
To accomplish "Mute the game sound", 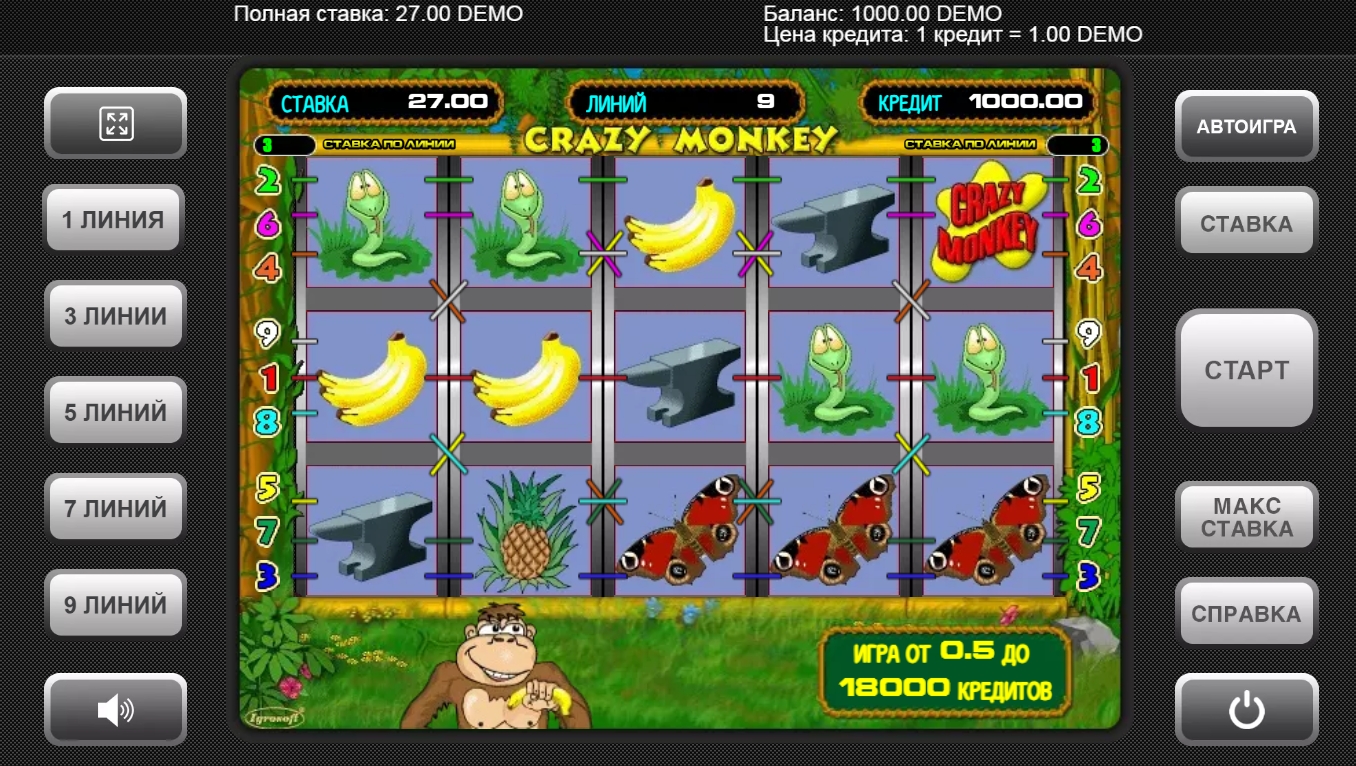I will point(115,709).
